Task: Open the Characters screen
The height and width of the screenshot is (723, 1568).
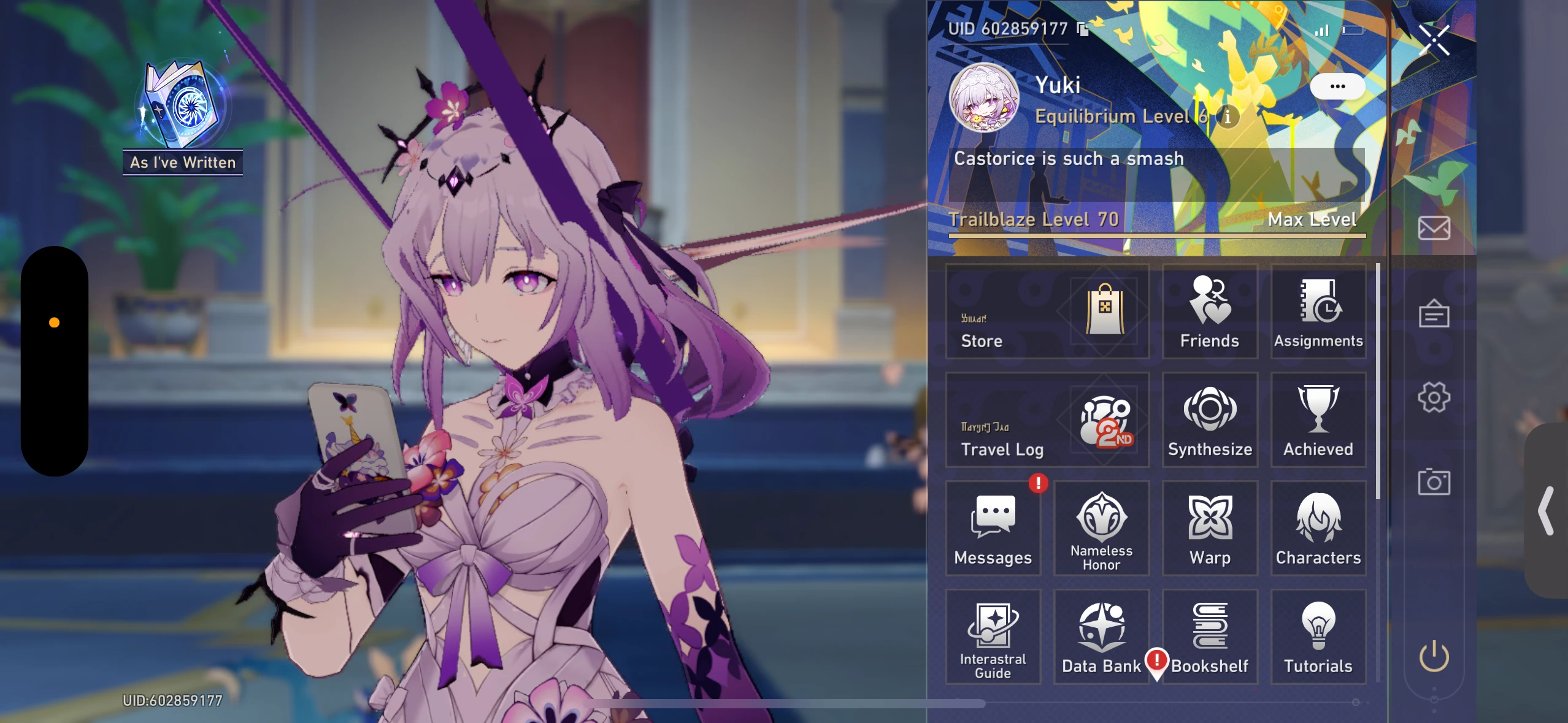Action: pos(1318,527)
